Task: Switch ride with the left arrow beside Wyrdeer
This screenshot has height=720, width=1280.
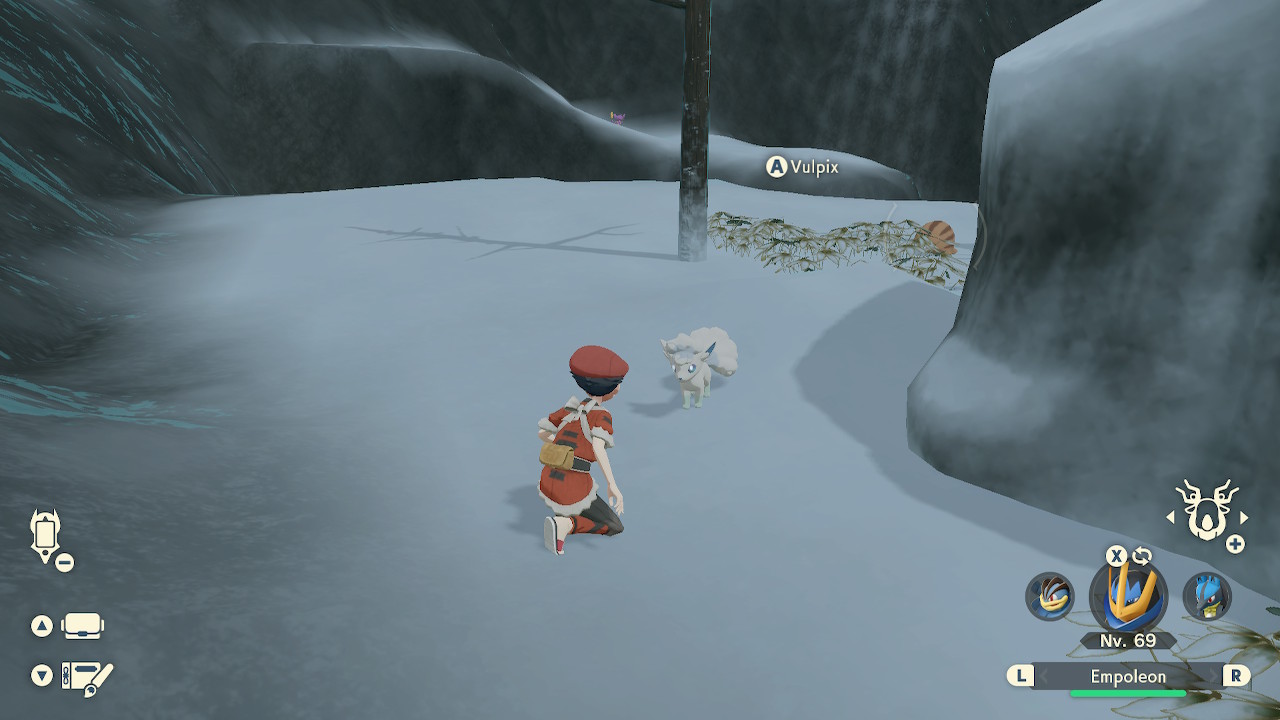Action: point(1170,517)
